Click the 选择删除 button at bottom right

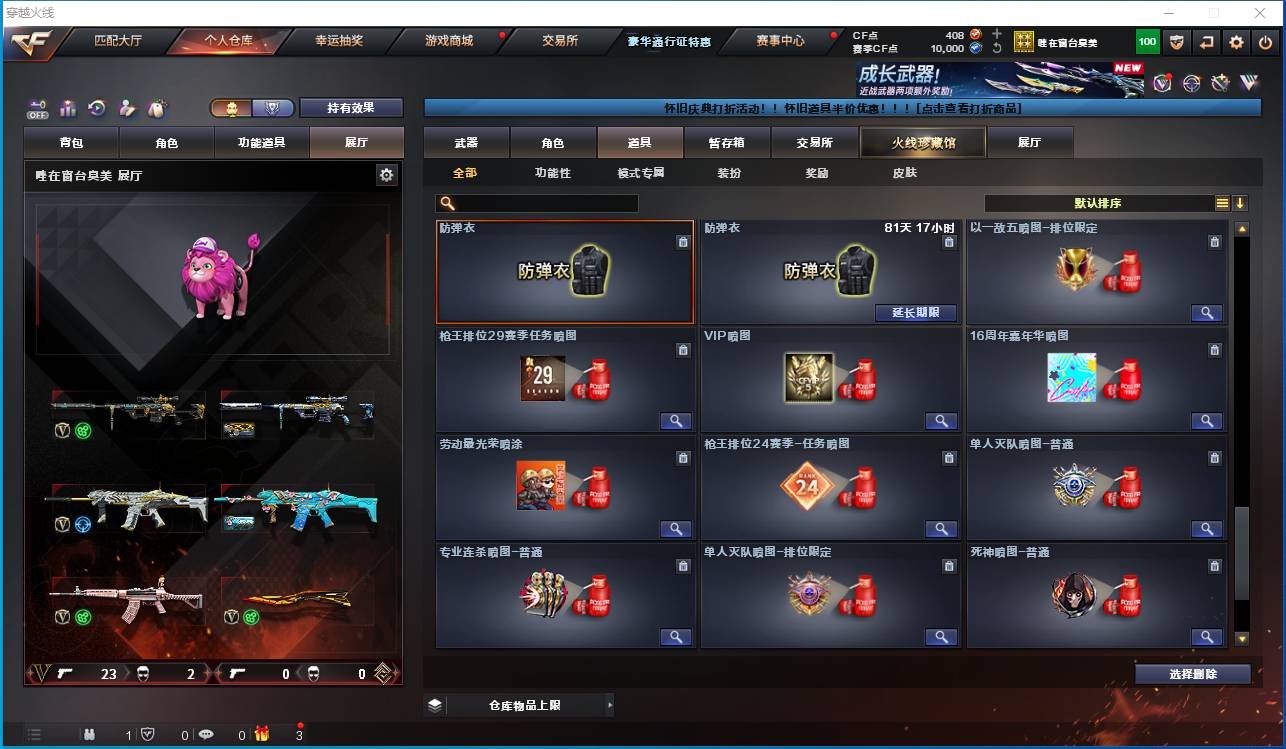coord(1192,673)
